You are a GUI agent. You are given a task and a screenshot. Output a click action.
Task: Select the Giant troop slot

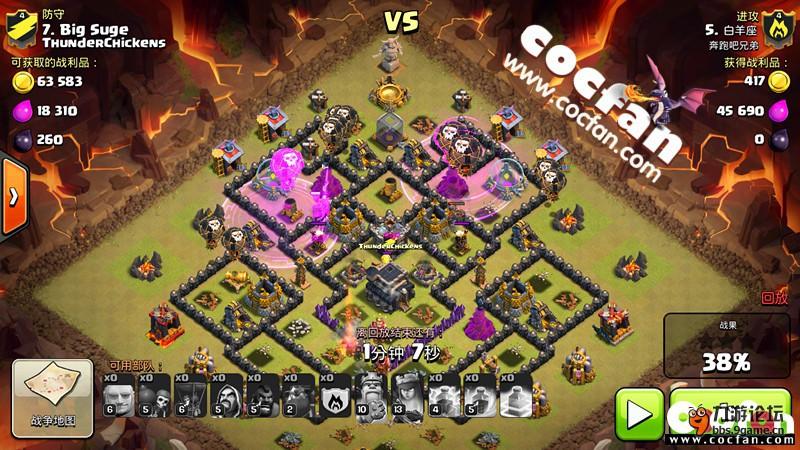120,398
